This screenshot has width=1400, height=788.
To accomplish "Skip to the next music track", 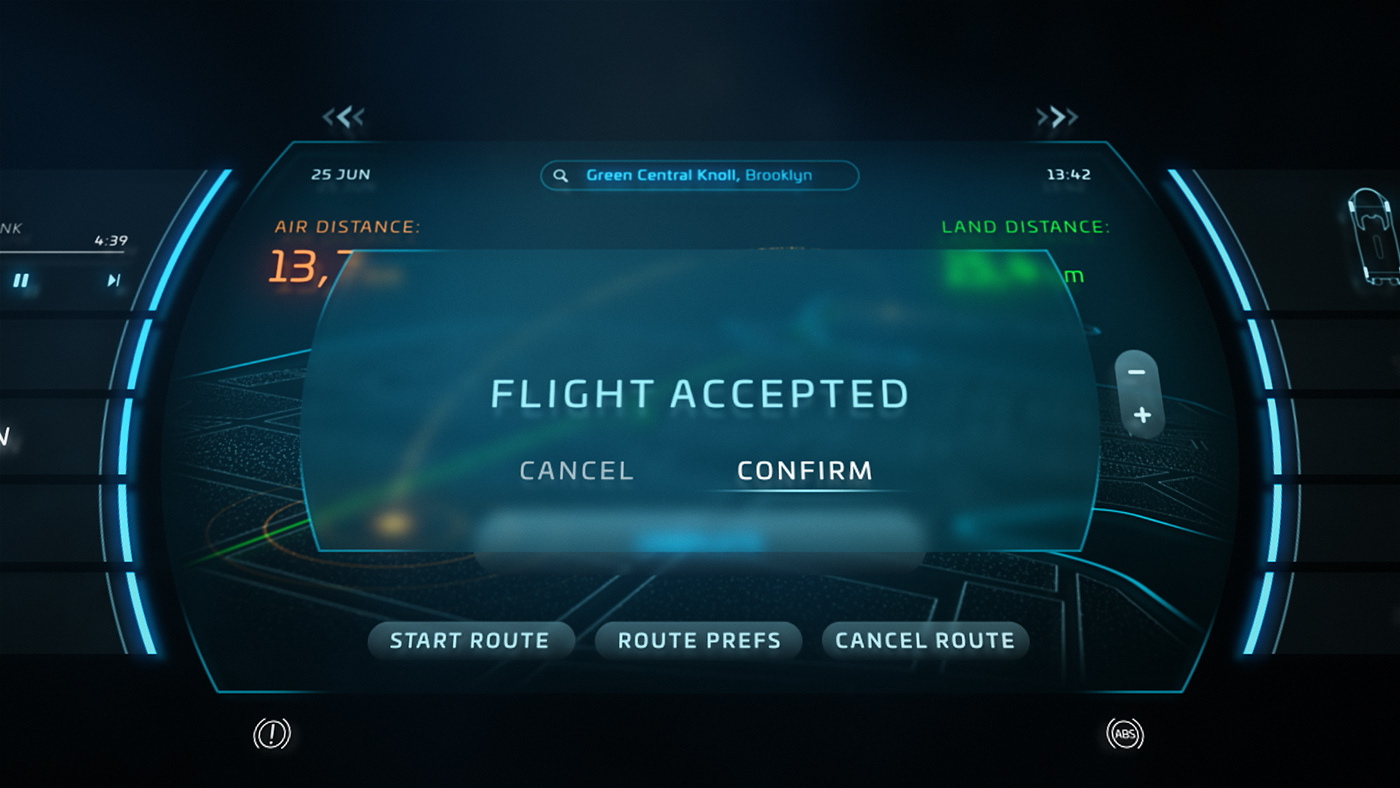I will coord(114,281).
